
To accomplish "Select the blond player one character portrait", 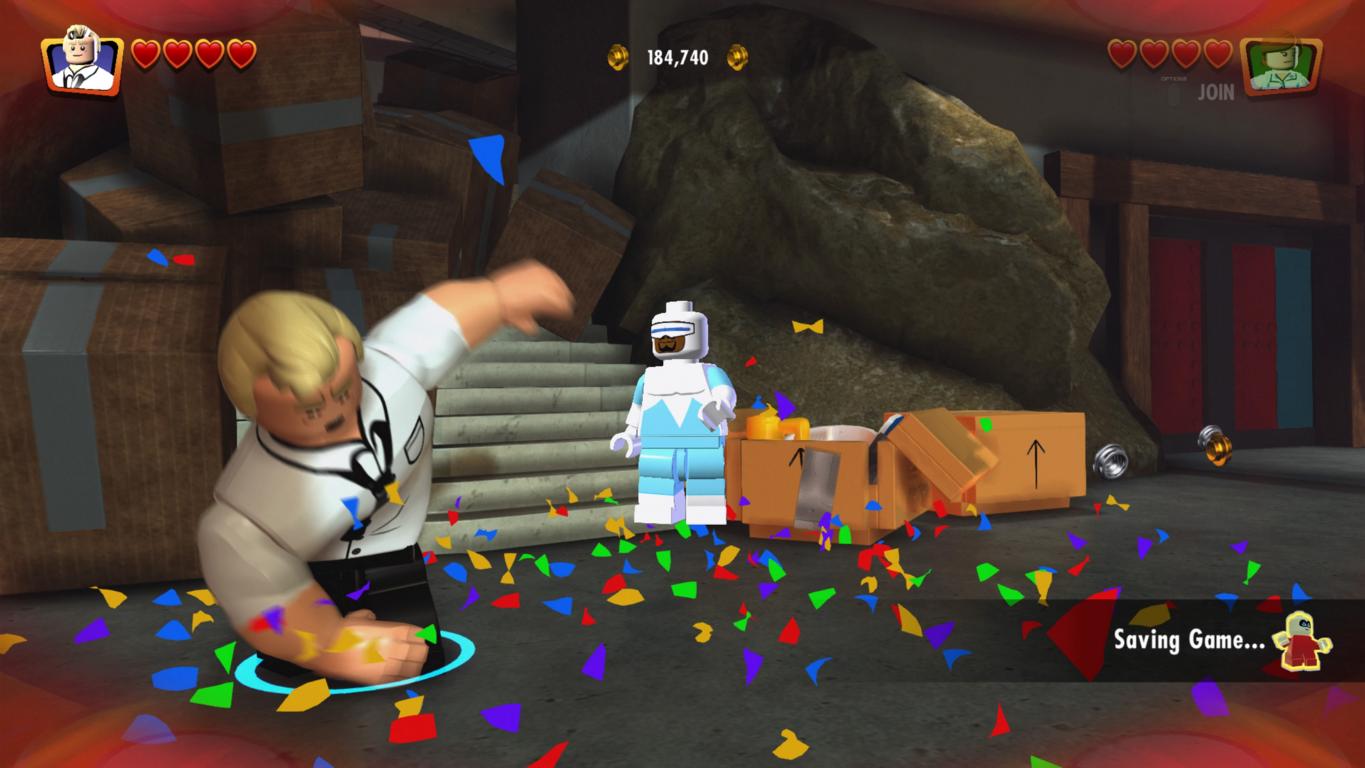I will [81, 63].
